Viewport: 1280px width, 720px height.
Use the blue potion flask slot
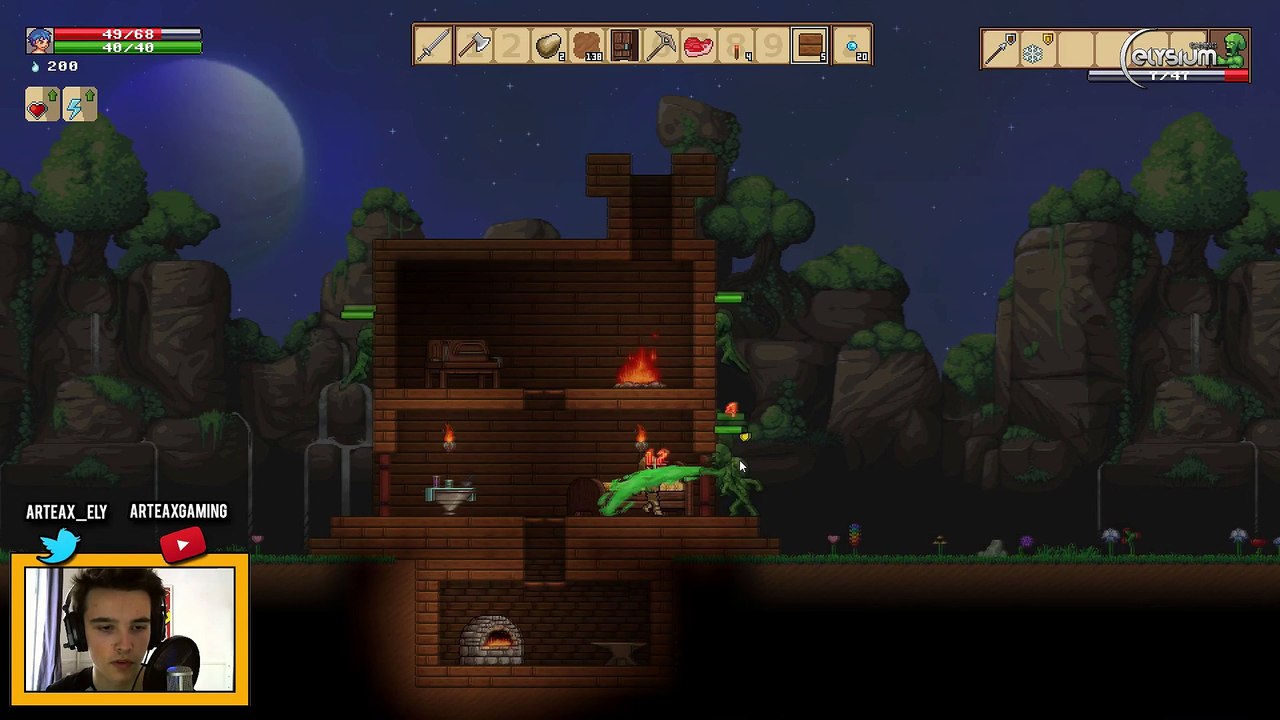[x=851, y=46]
